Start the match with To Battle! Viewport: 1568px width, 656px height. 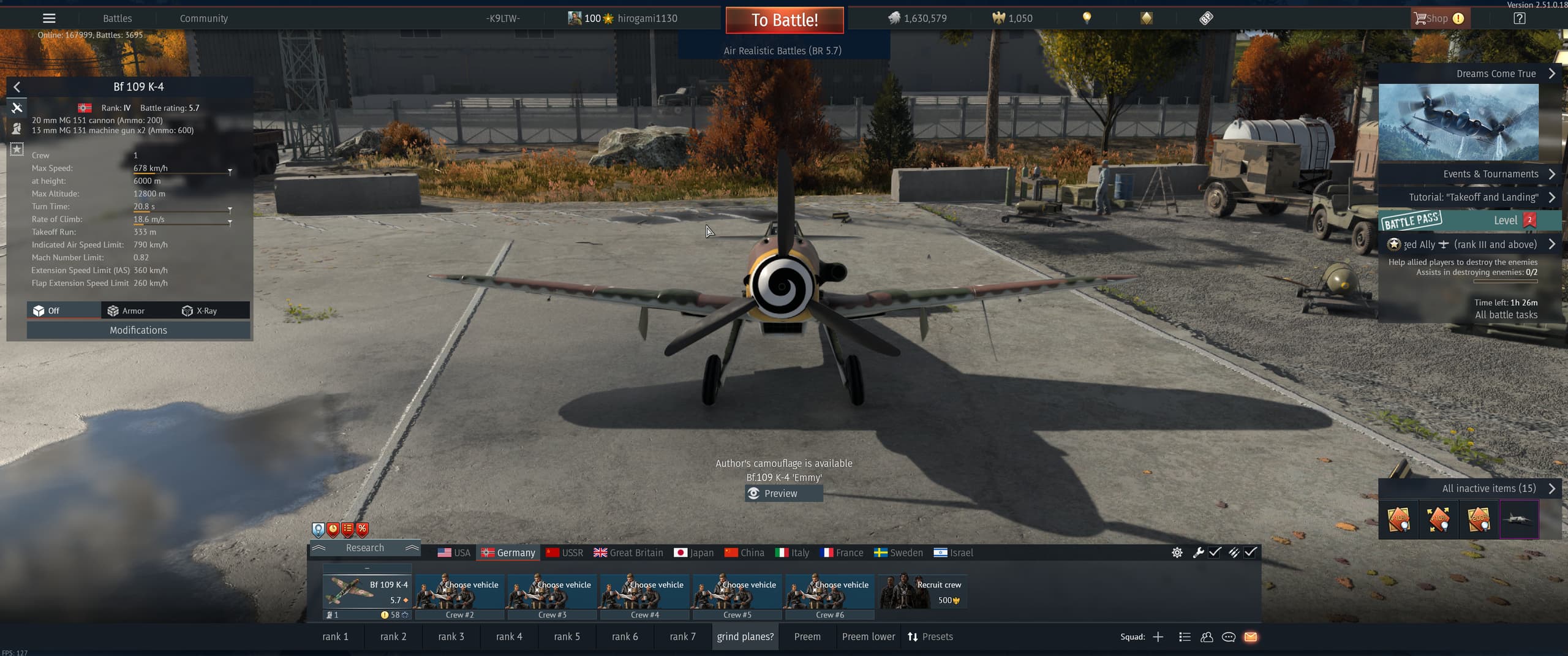point(784,20)
